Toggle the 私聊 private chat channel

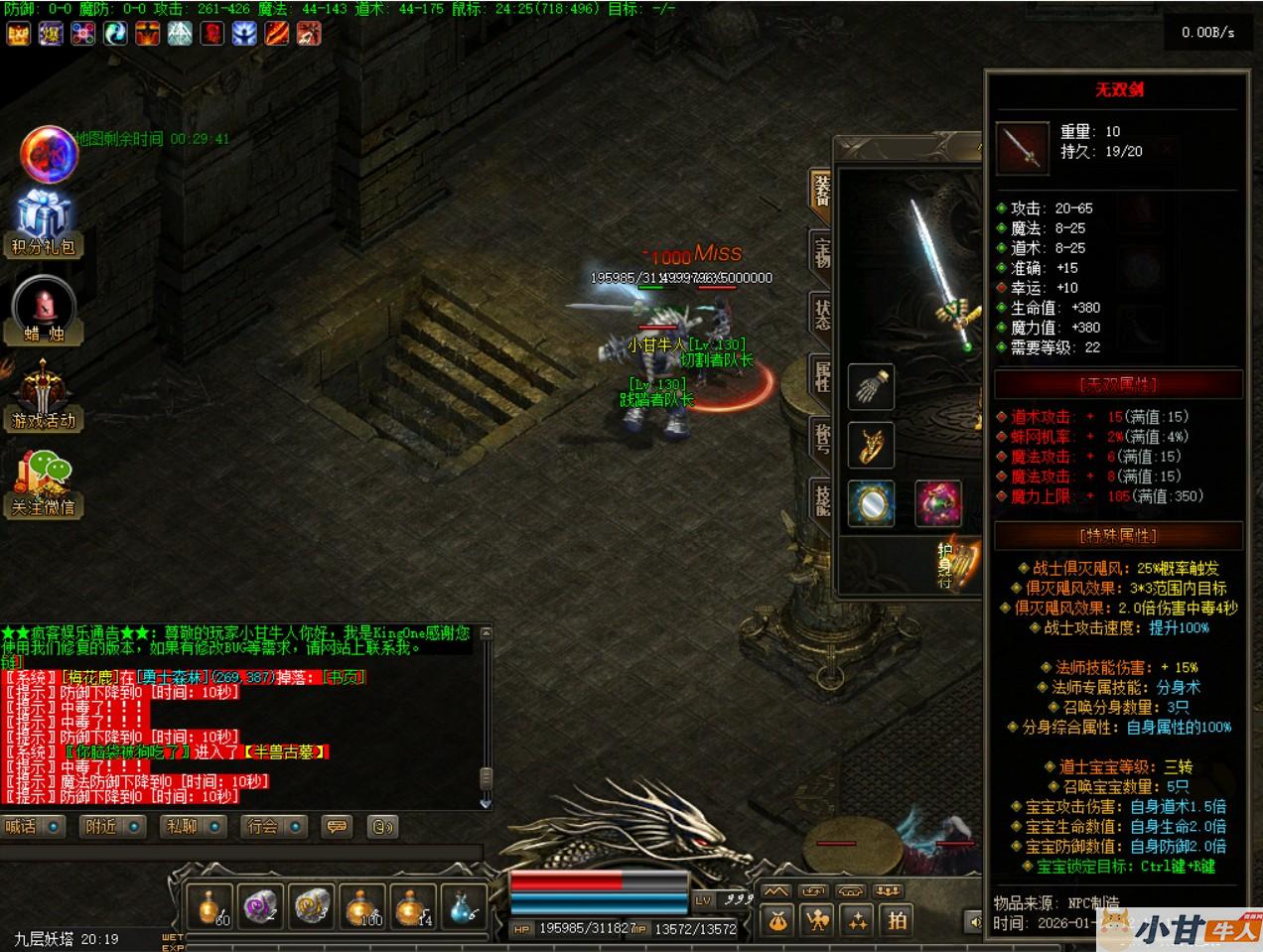click(x=194, y=826)
